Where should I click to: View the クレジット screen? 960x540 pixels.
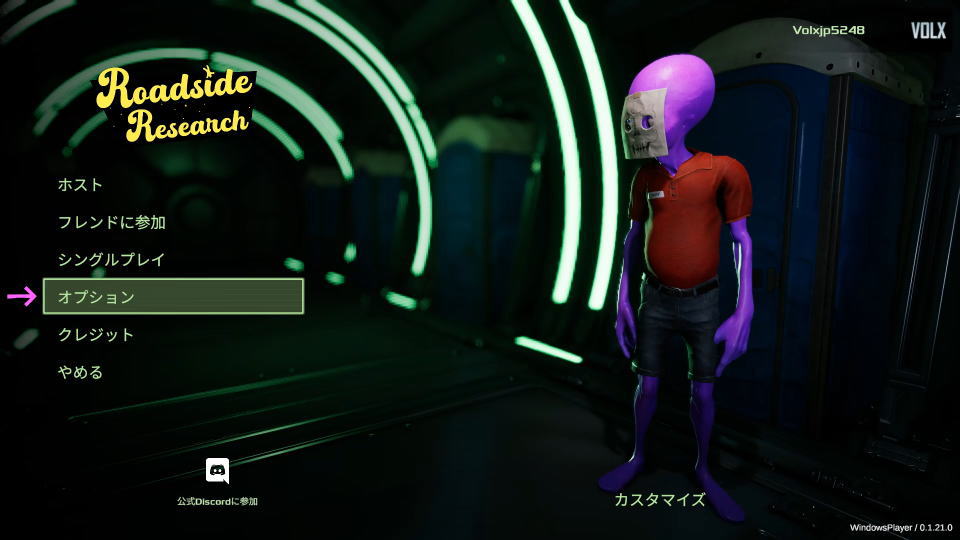(96, 334)
